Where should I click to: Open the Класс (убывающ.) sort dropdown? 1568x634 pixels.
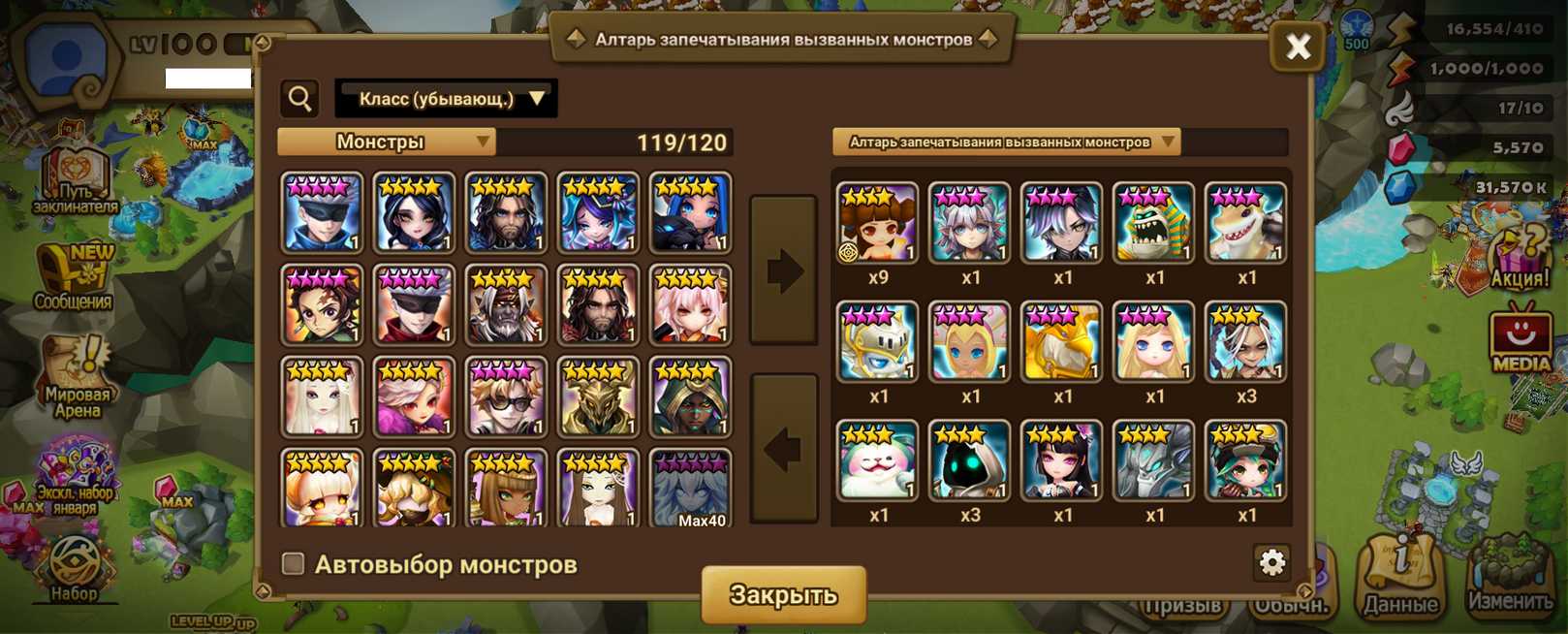click(x=446, y=99)
